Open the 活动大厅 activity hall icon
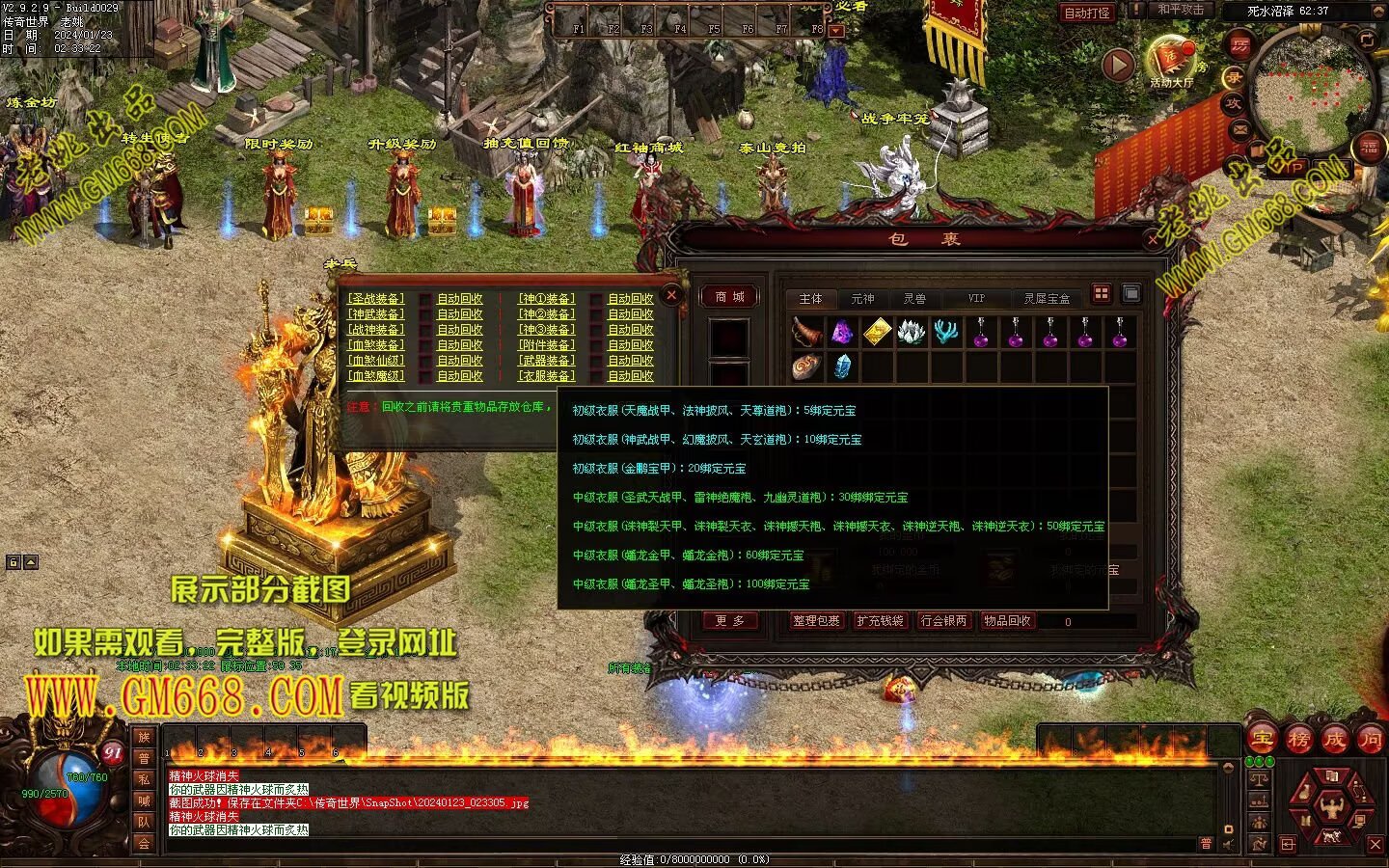The image size is (1389, 868). (1171, 61)
